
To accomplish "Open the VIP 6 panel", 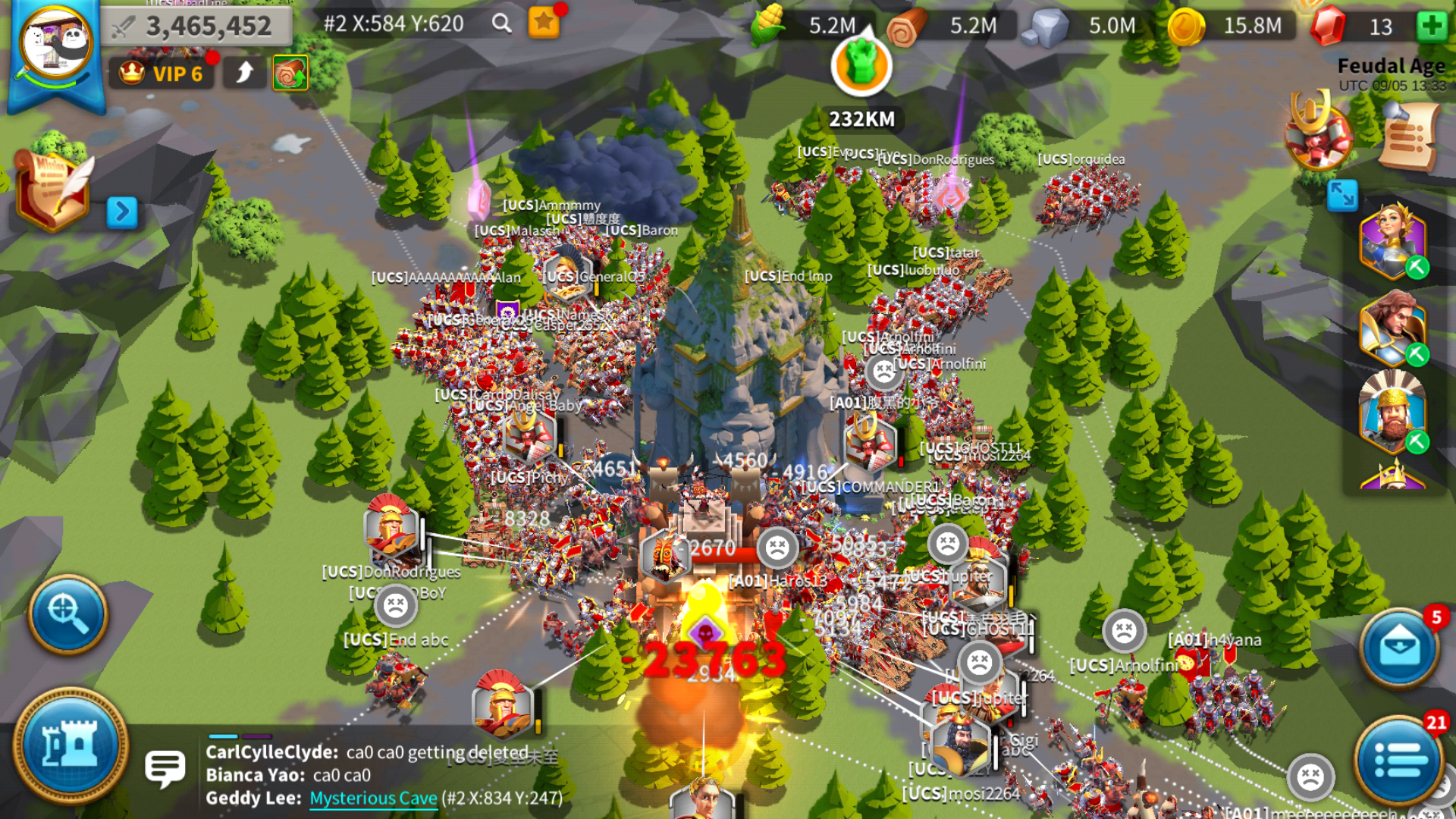I will coord(162,74).
